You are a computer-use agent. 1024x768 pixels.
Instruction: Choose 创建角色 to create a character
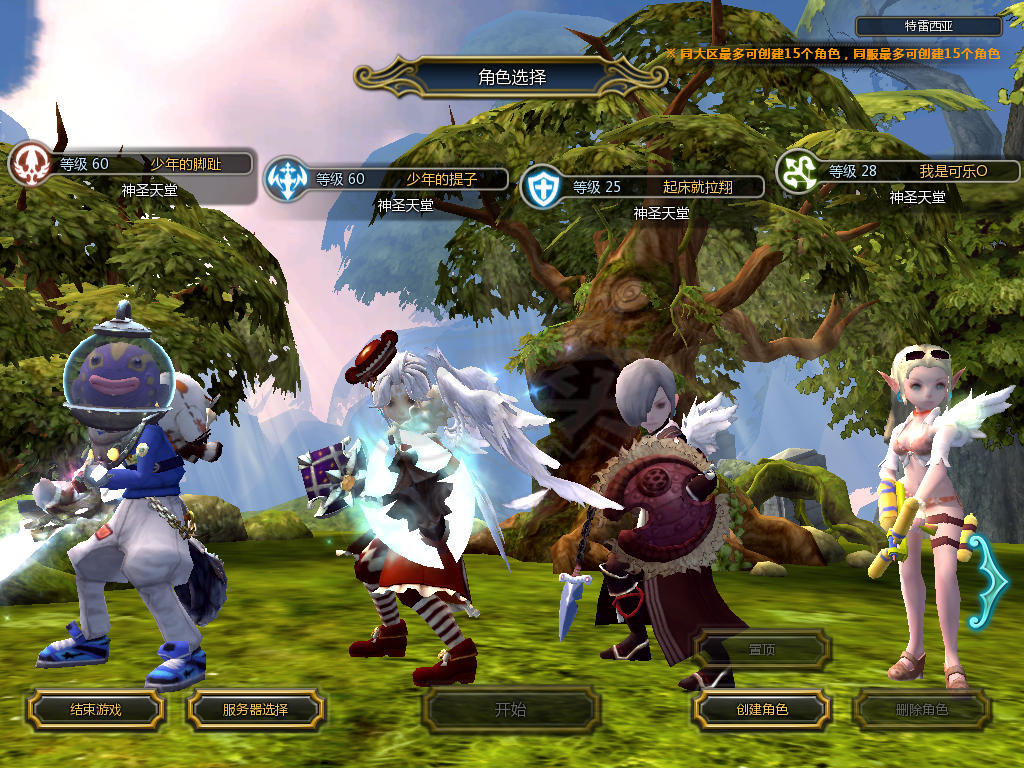pyautogui.click(x=761, y=709)
